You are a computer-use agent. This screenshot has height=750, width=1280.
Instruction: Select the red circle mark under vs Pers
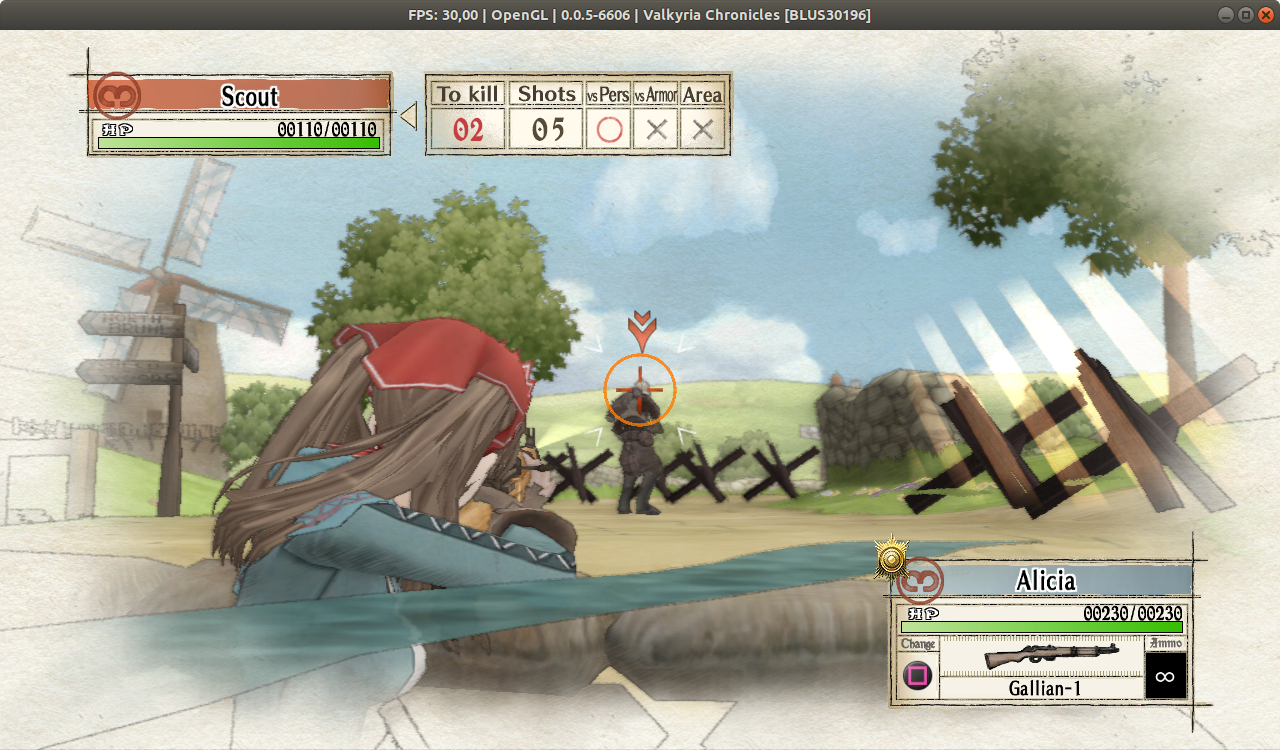click(609, 128)
